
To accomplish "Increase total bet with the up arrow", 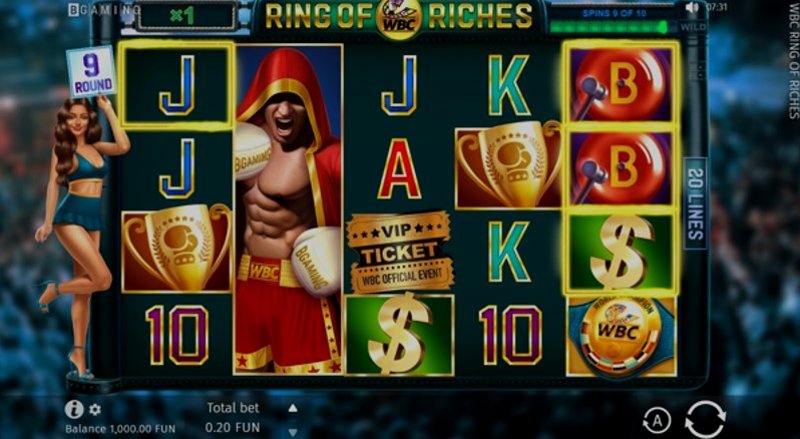I will tap(293, 408).
